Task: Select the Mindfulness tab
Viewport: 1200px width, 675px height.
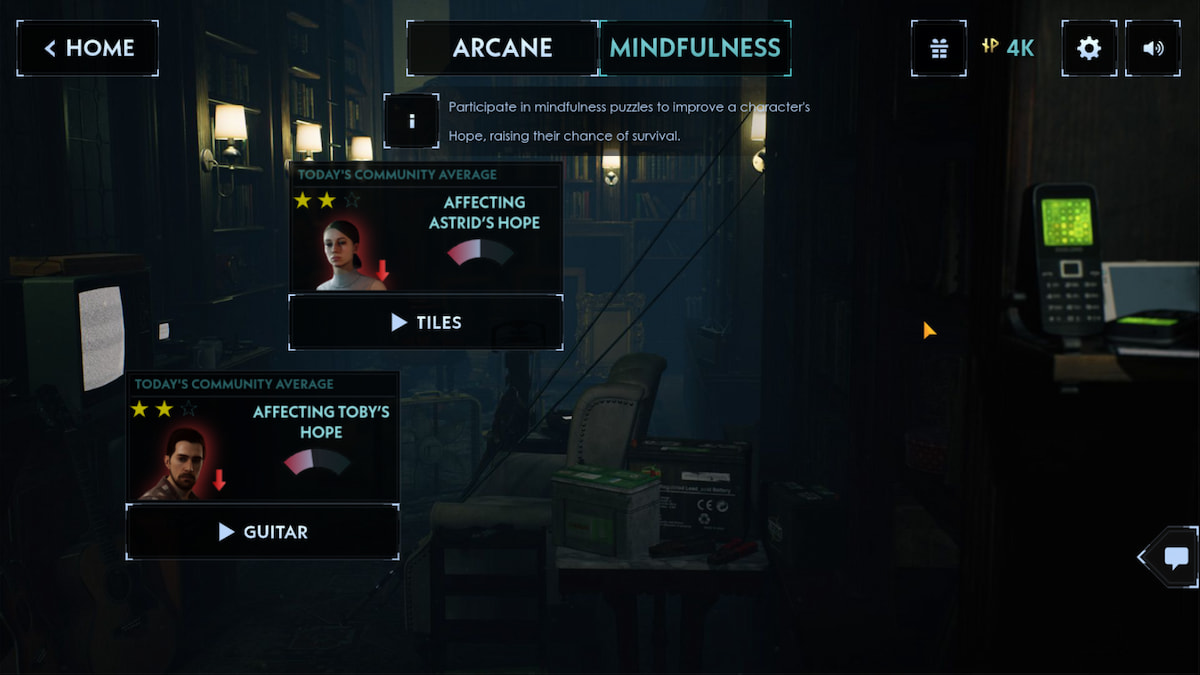Action: coord(695,48)
